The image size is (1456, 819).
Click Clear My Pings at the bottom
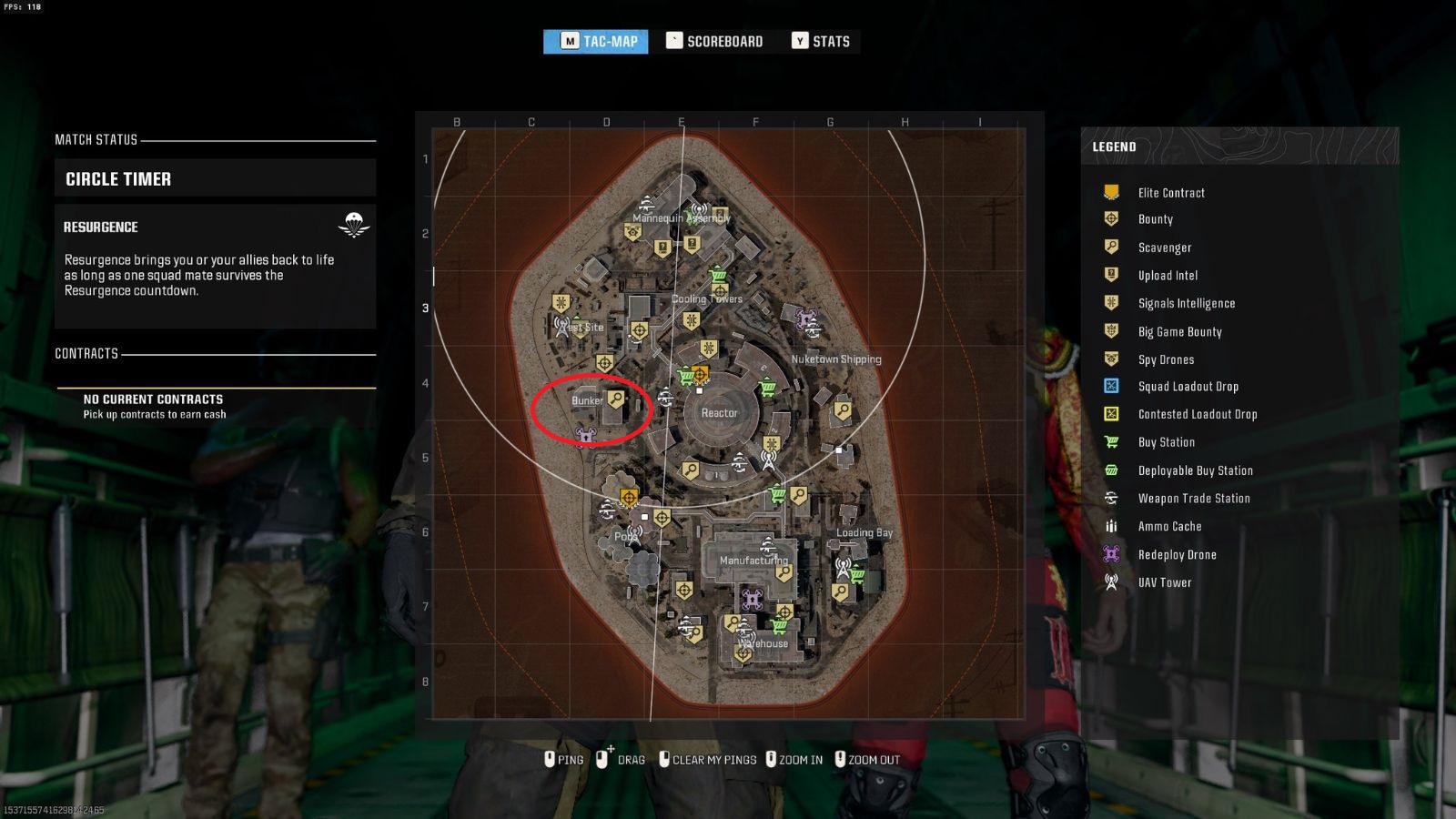tap(712, 759)
